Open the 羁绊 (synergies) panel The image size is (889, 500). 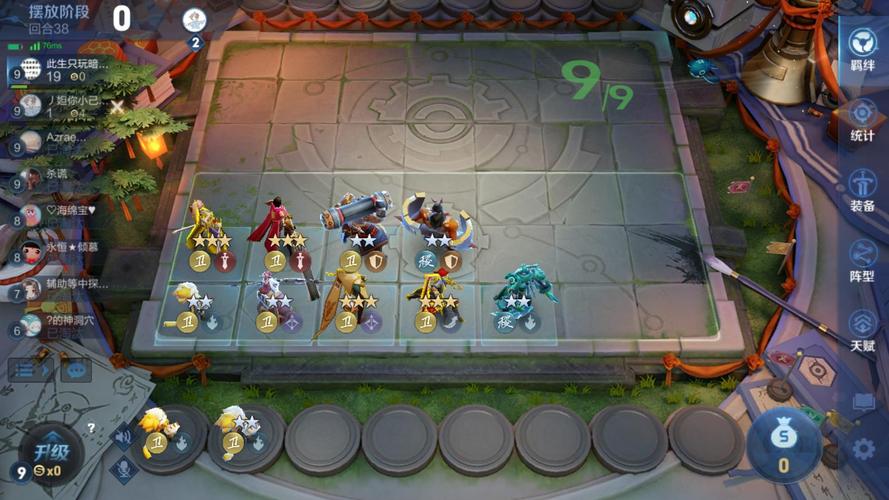pos(862,53)
